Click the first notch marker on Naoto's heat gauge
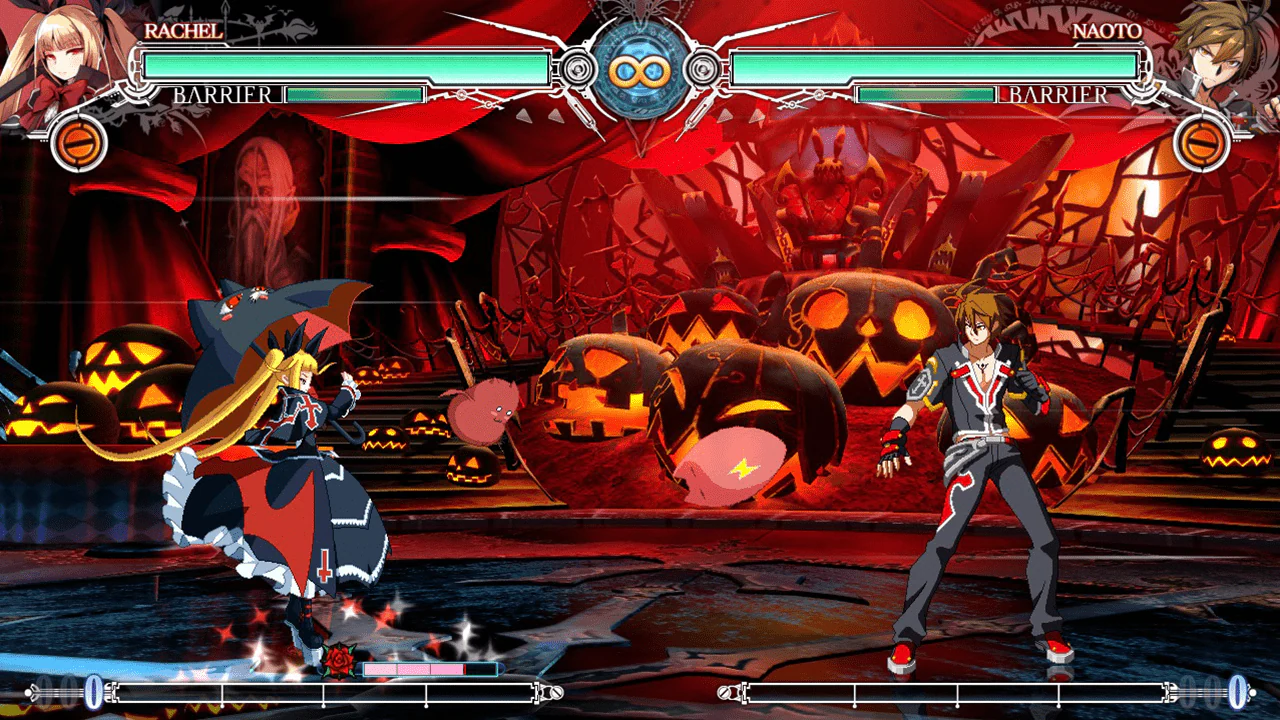 pyautogui.click(x=853, y=698)
